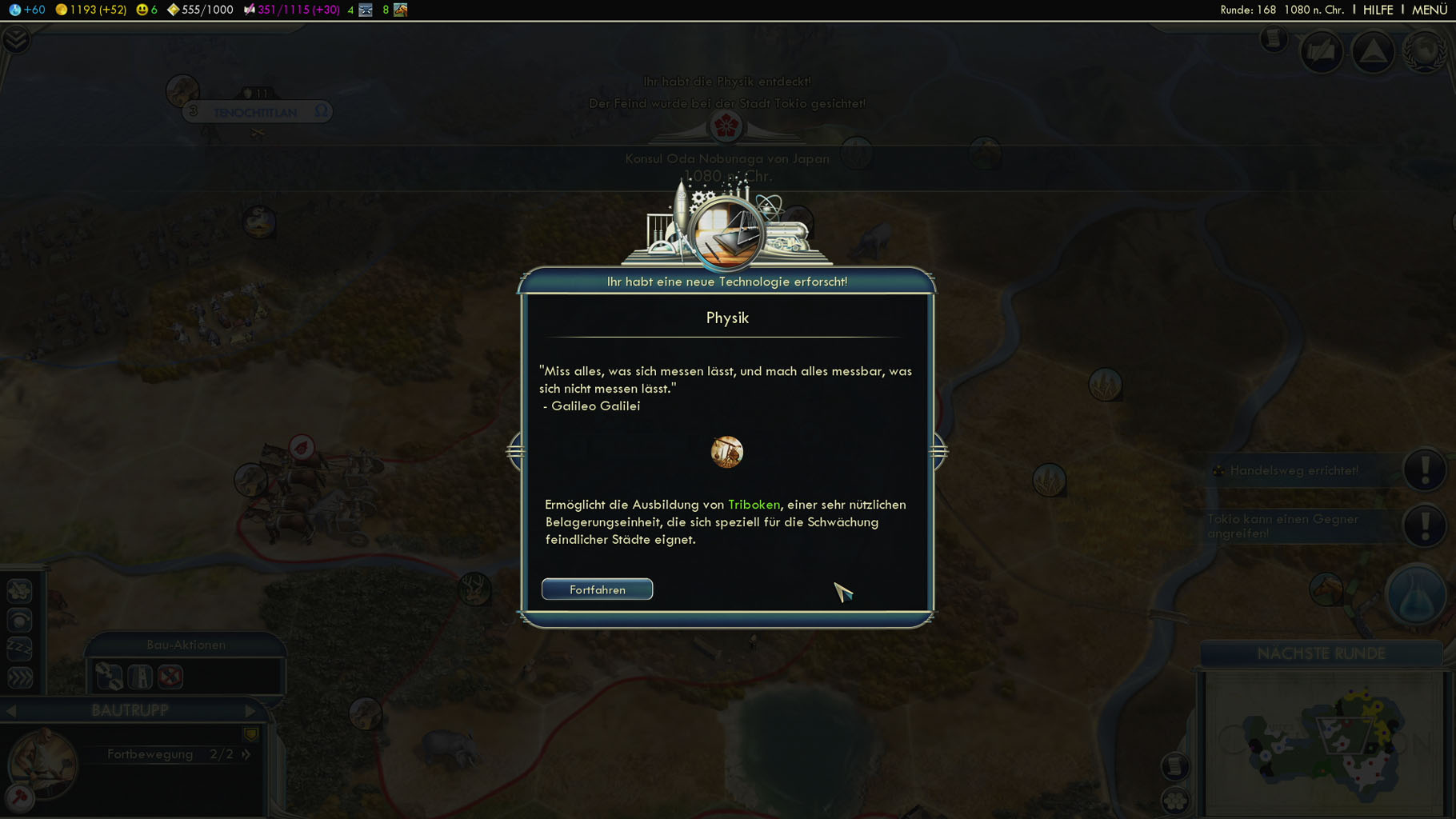Click the world minimap
1456x819 pixels.
[x=1324, y=744]
